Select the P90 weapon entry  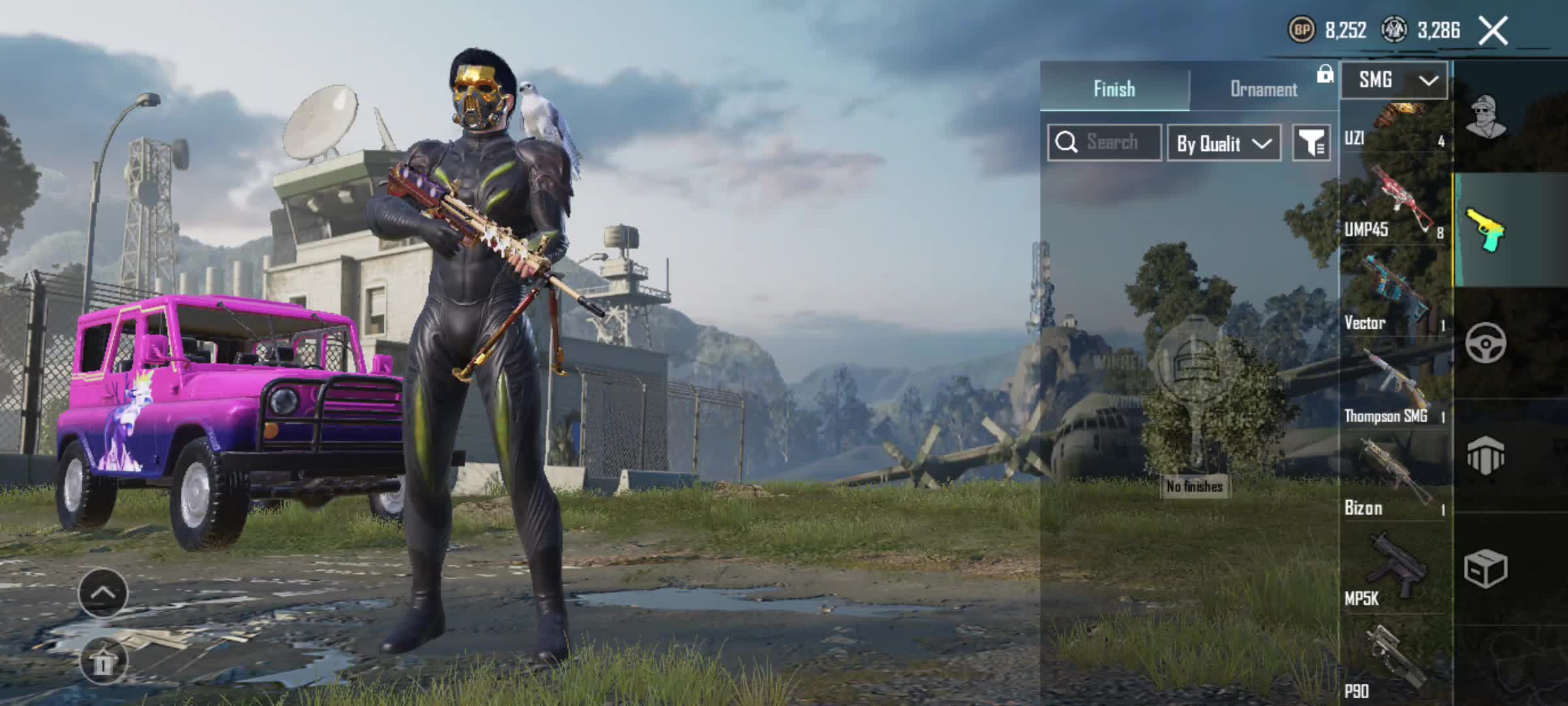[1394, 662]
